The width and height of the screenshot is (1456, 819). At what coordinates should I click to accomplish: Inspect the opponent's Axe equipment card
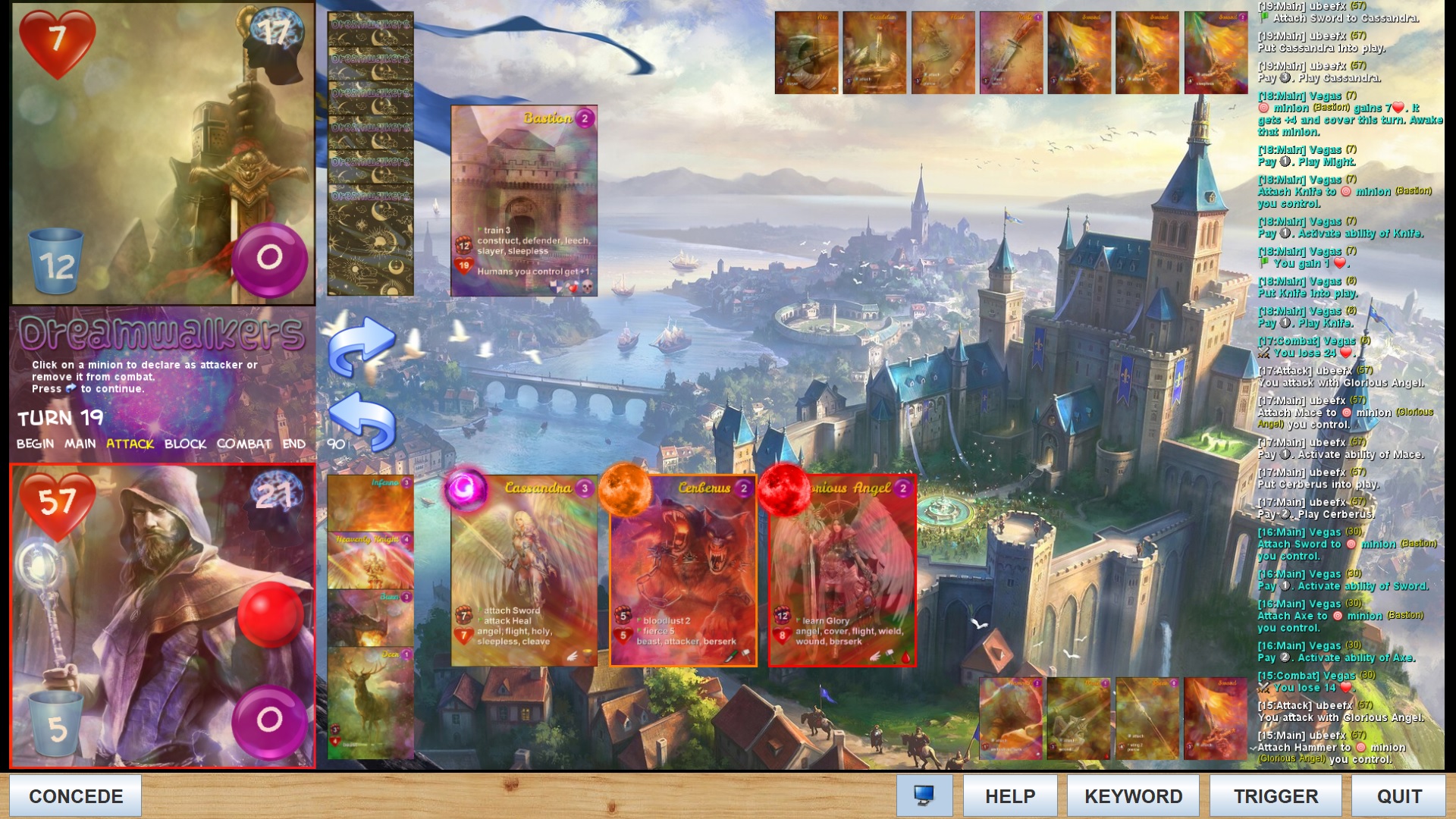(806, 52)
